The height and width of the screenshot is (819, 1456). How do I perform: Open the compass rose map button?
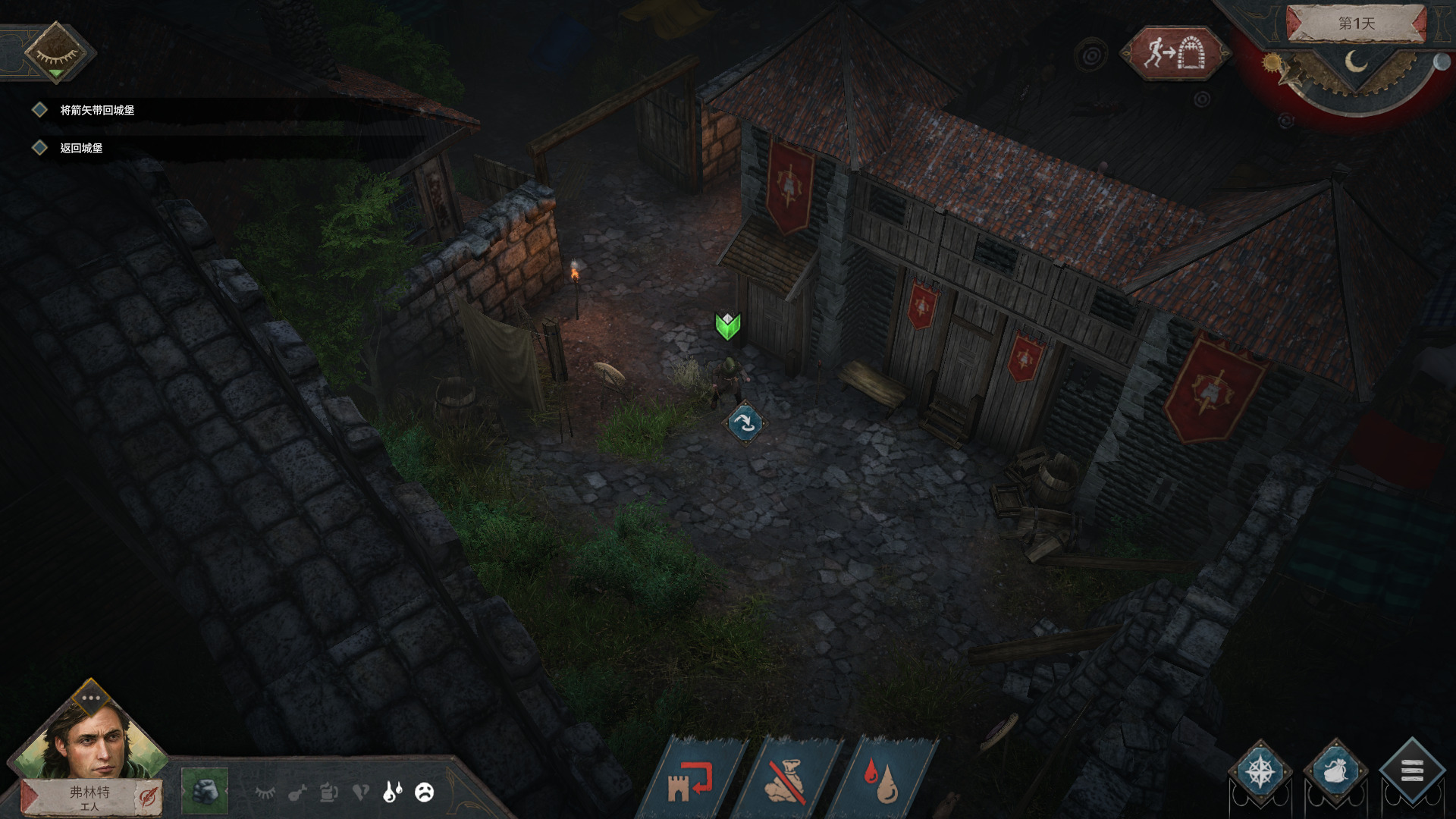click(x=1260, y=772)
